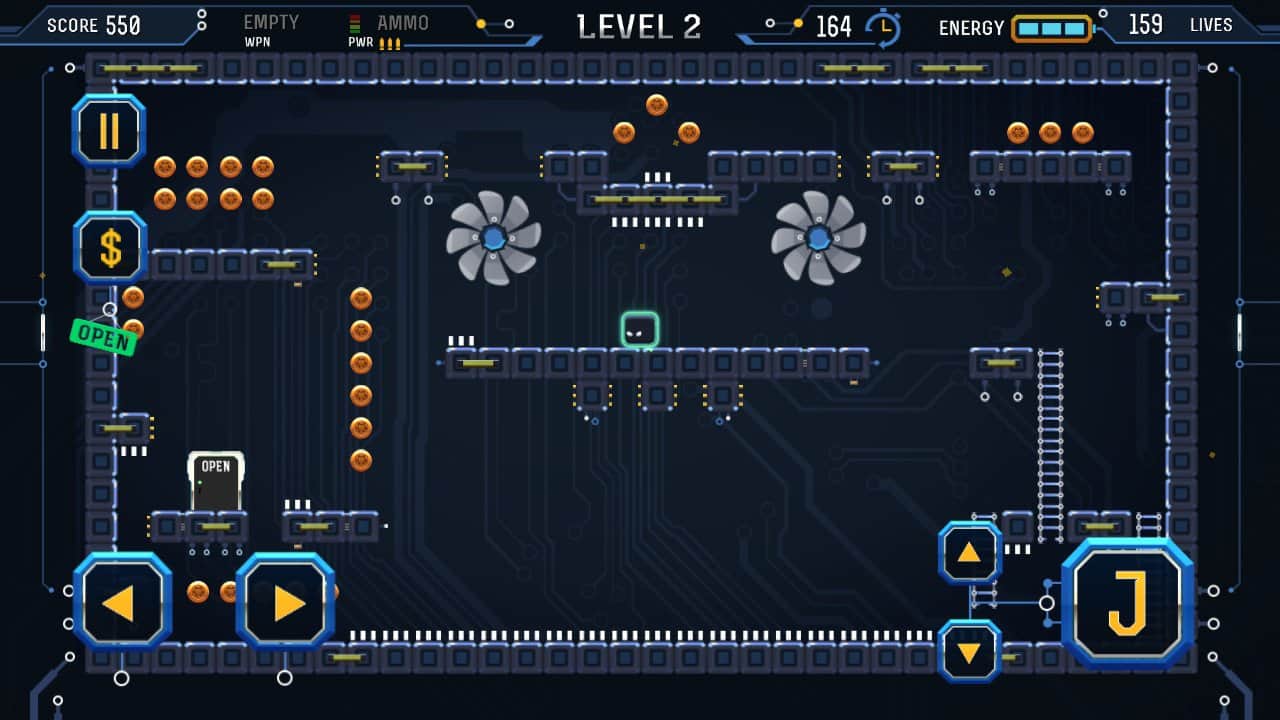
Task: Click the blue ENERGY gauge segments
Action: point(1053,29)
